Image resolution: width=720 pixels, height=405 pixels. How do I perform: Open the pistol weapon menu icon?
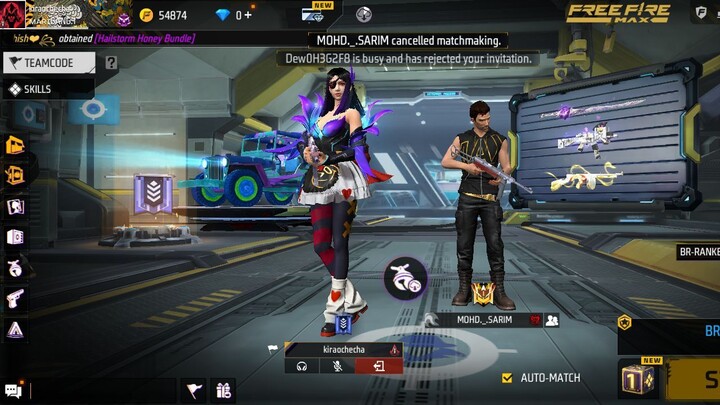[x=16, y=298]
